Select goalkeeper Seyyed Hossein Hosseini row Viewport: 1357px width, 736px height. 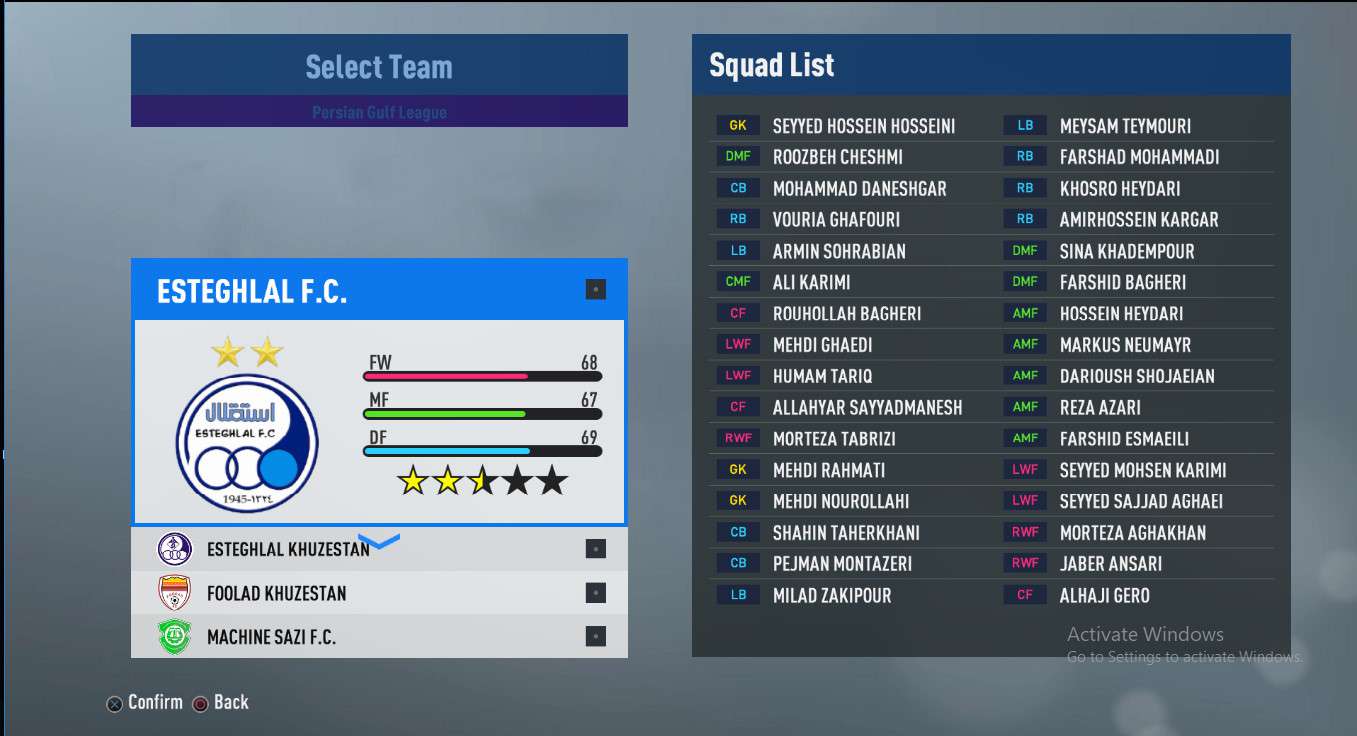tap(863, 126)
